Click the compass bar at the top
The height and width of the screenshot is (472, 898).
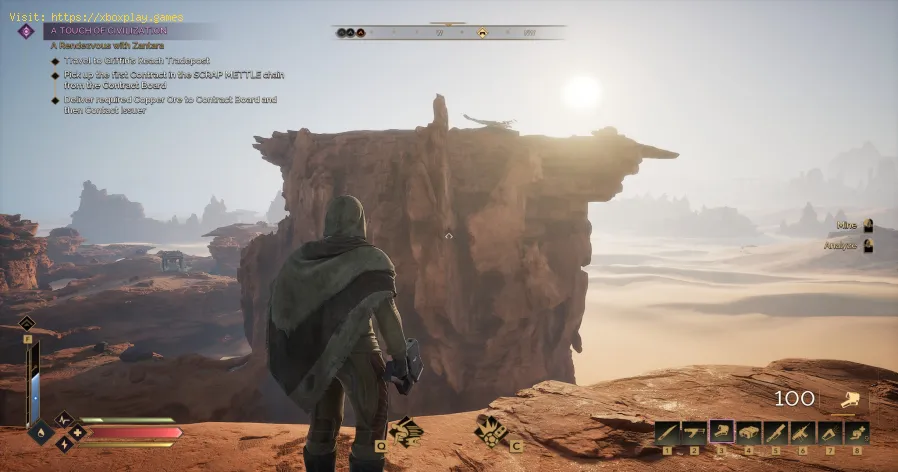(448, 32)
